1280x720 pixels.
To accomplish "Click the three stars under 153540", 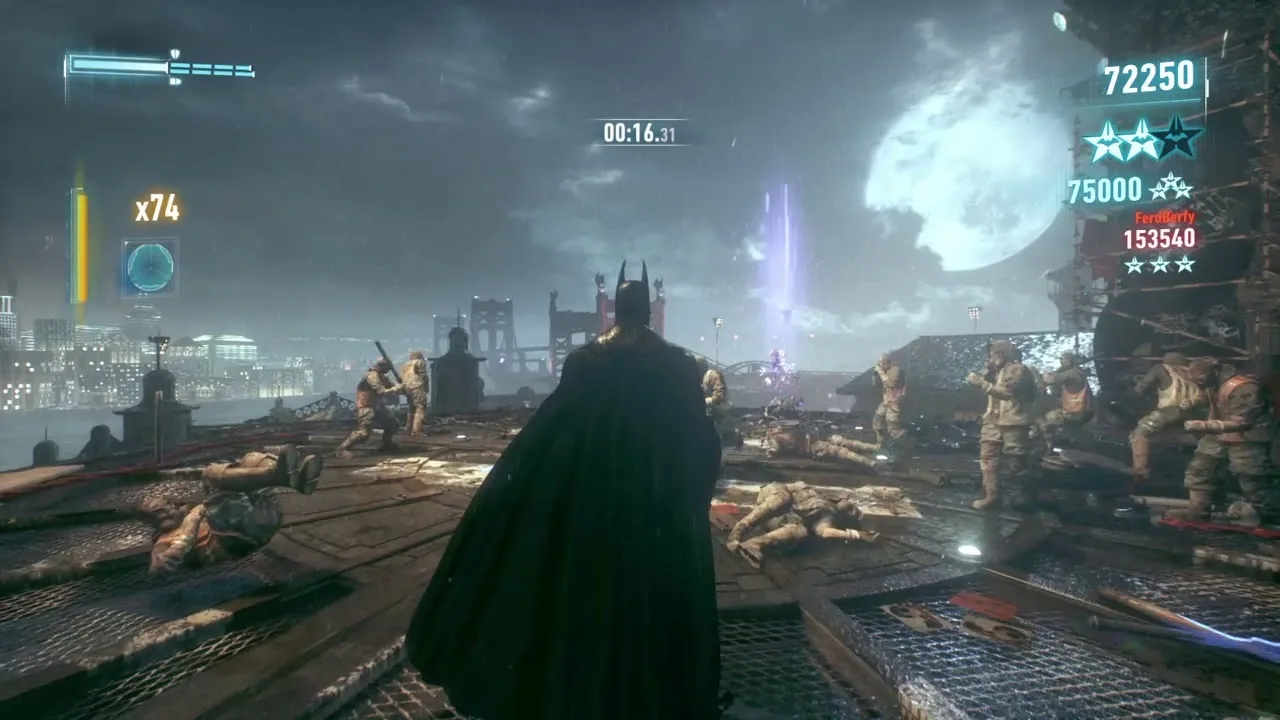I will pyautogui.click(x=1158, y=263).
